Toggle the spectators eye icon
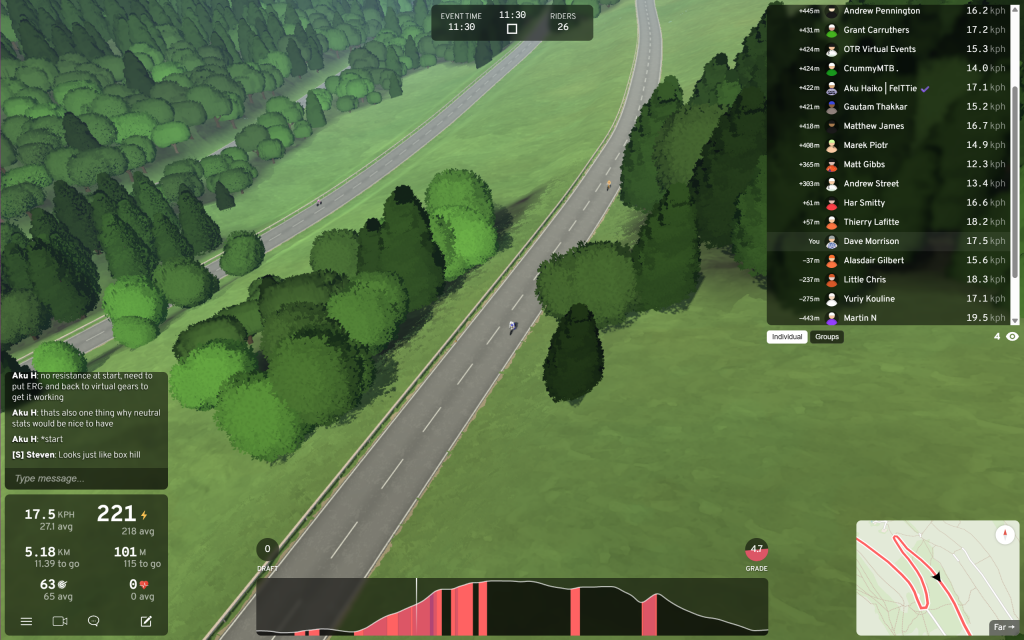The width and height of the screenshot is (1024, 640). [1012, 337]
